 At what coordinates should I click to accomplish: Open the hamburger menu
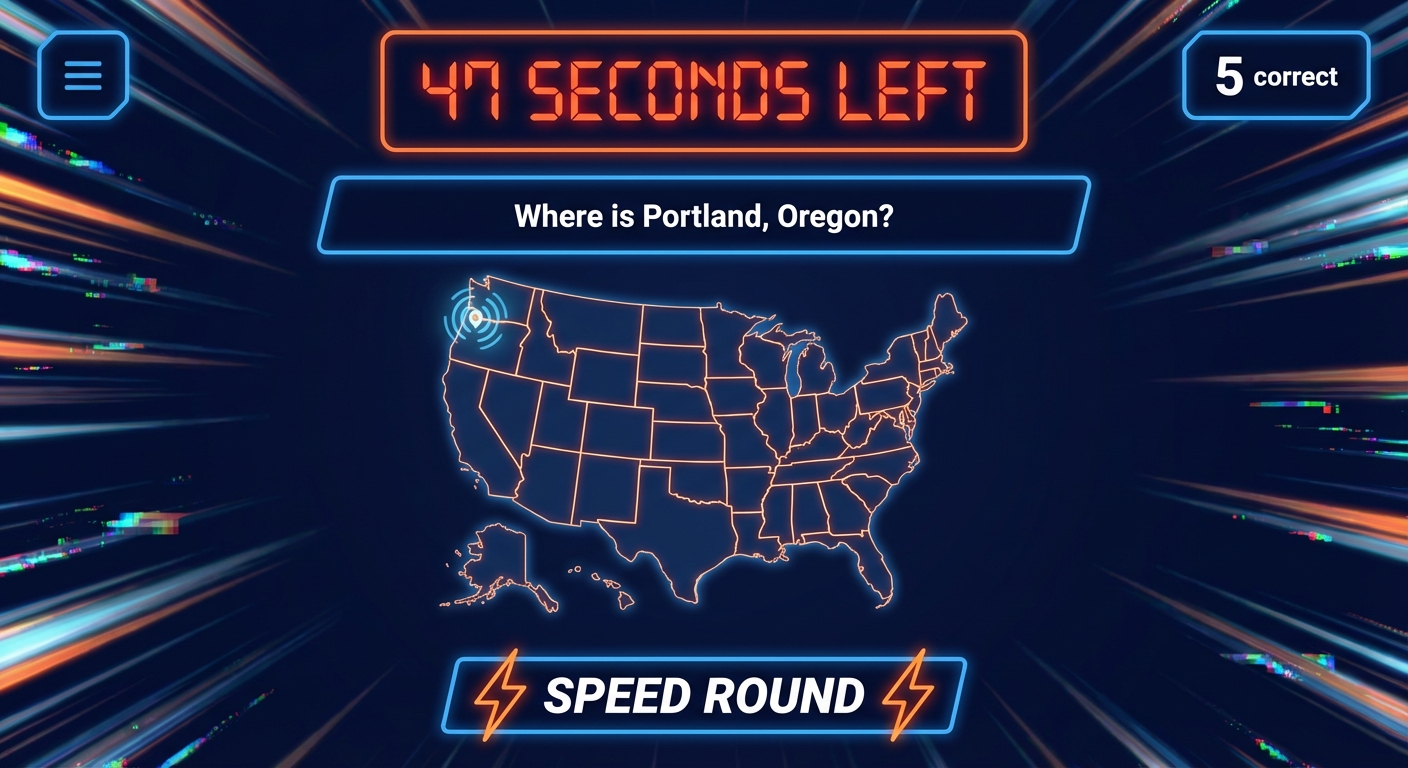coord(83,76)
